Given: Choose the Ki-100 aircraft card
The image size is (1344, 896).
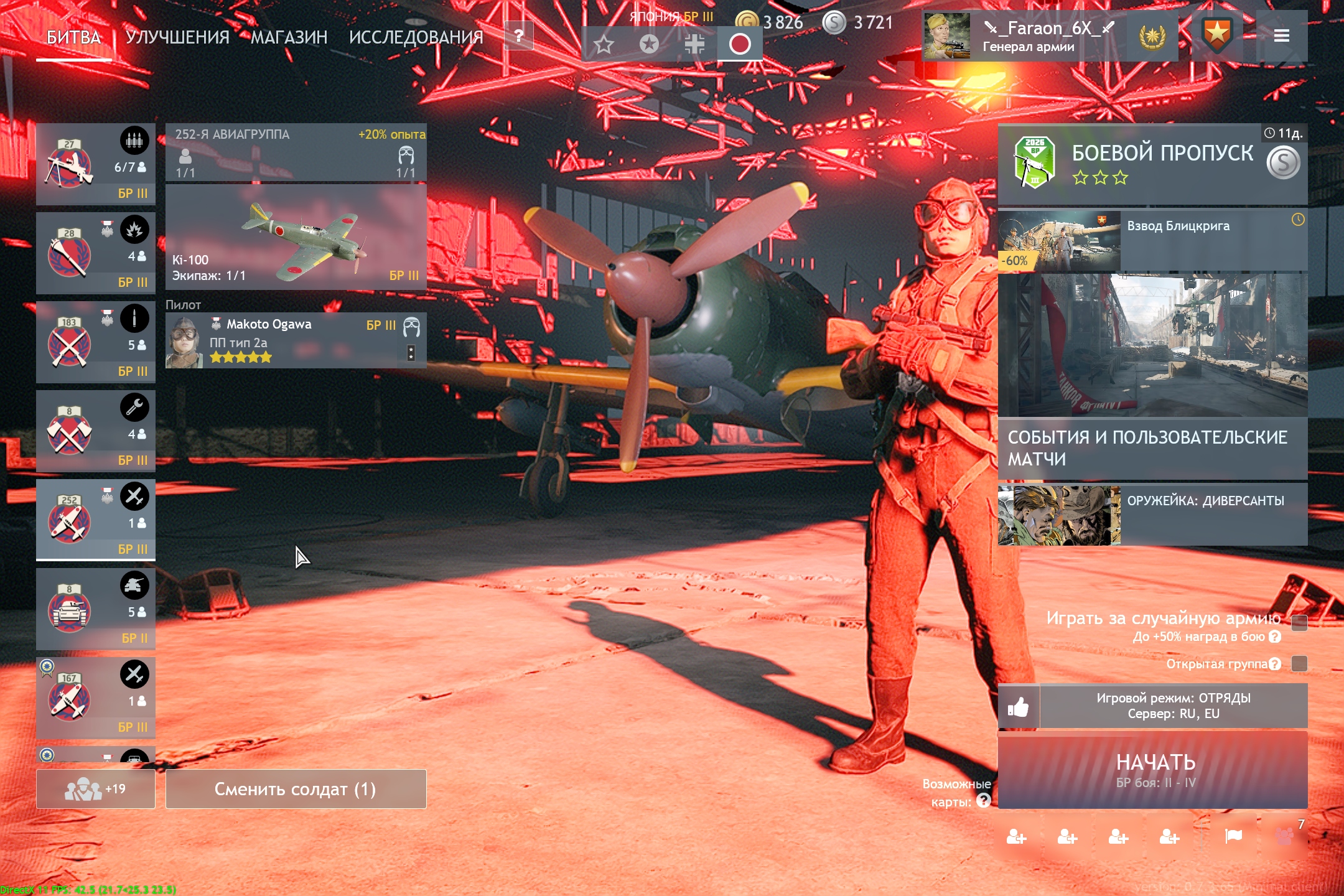Looking at the screenshot, I should click(x=296, y=237).
